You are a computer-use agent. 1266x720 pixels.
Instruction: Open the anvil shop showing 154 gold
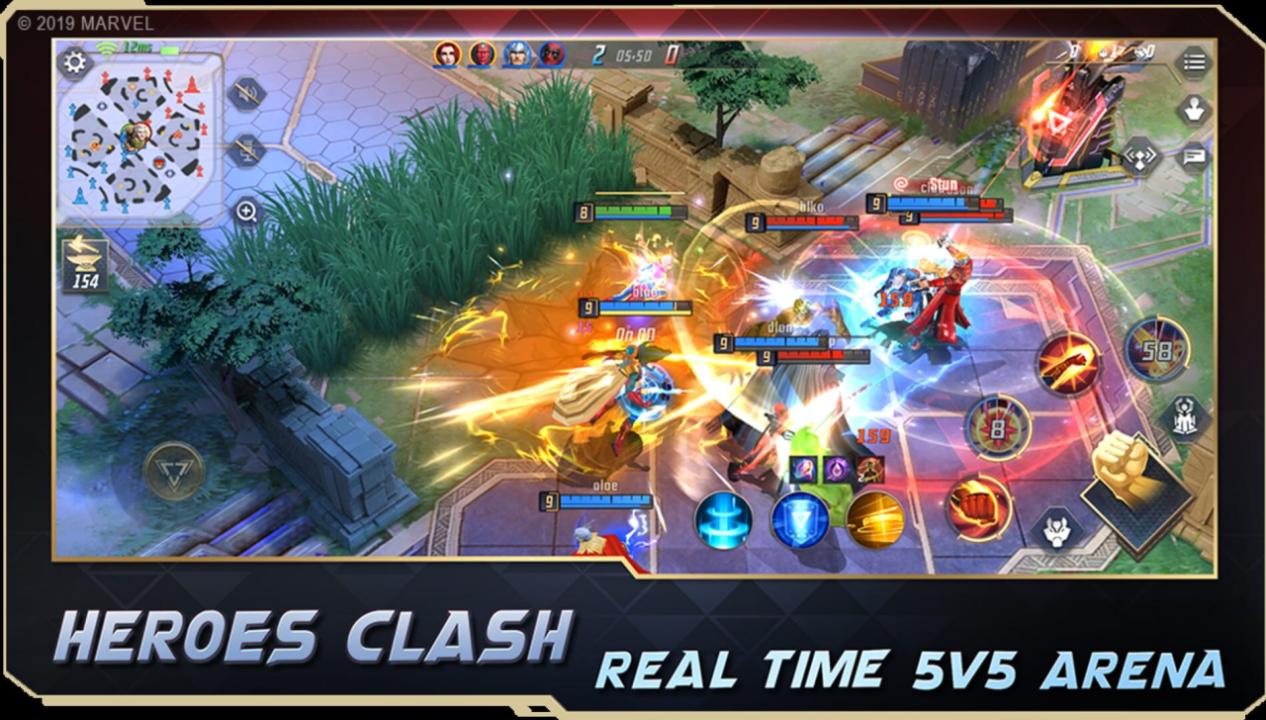(x=84, y=265)
